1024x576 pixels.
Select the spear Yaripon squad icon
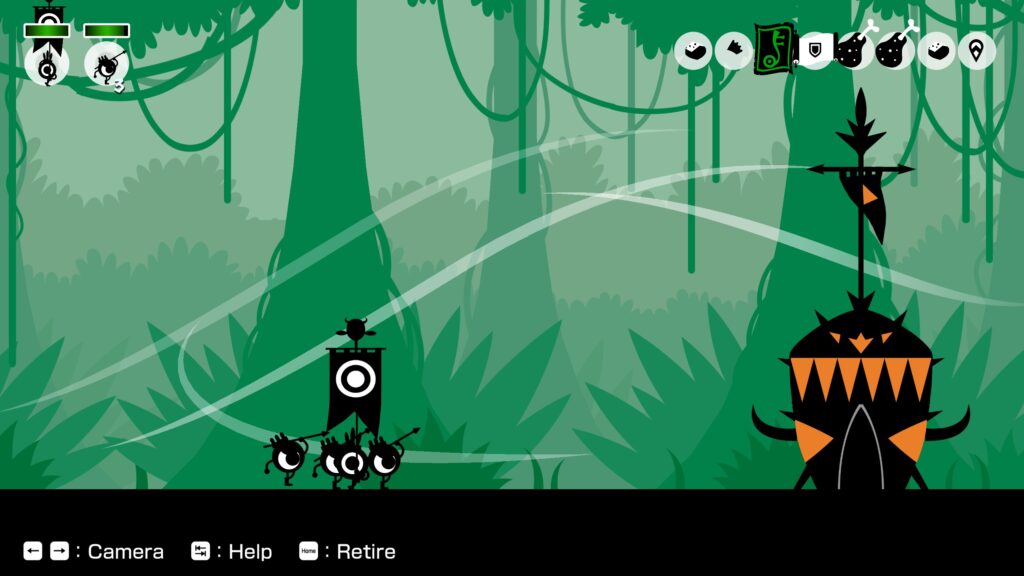(x=106, y=64)
